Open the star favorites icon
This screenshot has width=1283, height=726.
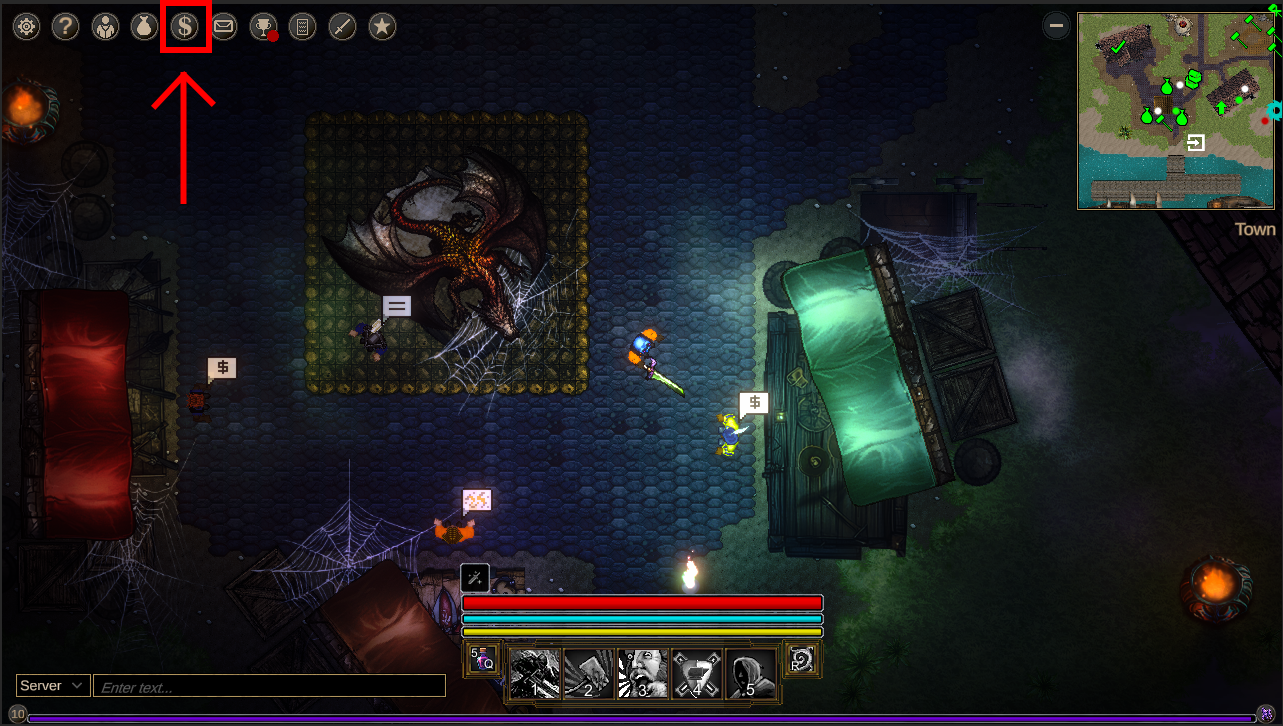[381, 27]
